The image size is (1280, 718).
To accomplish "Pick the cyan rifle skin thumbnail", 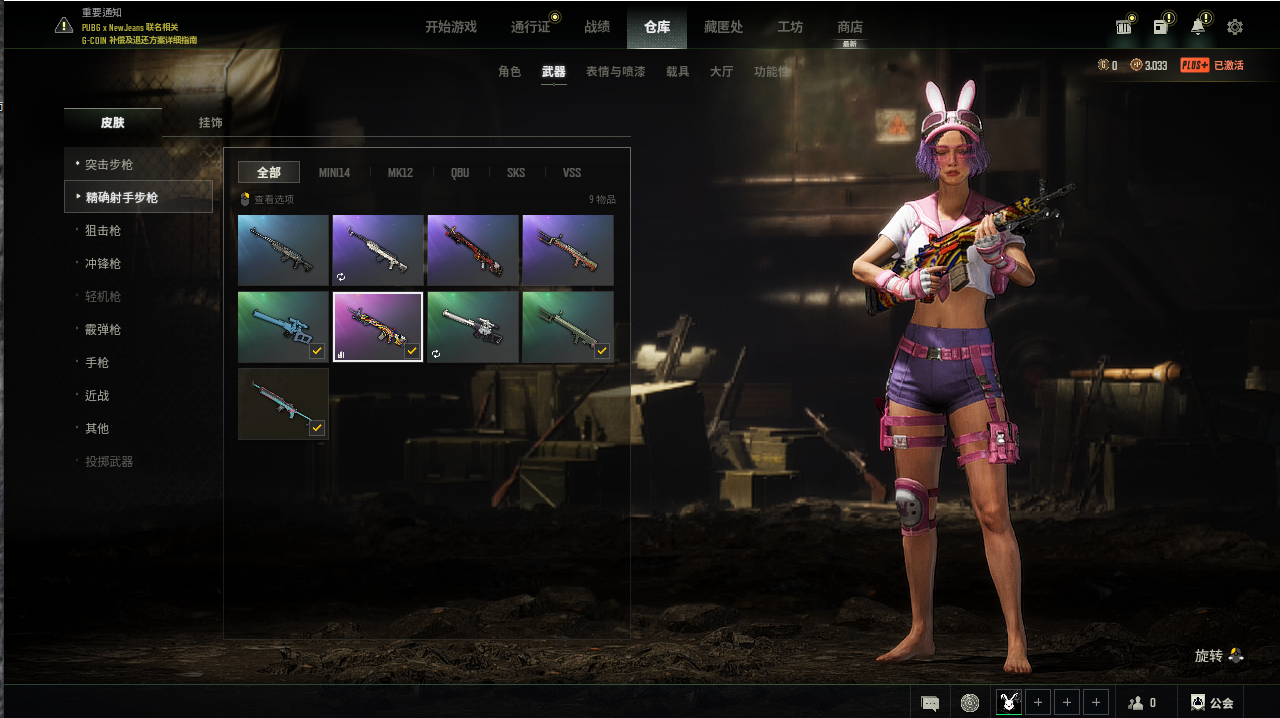I will (x=283, y=404).
